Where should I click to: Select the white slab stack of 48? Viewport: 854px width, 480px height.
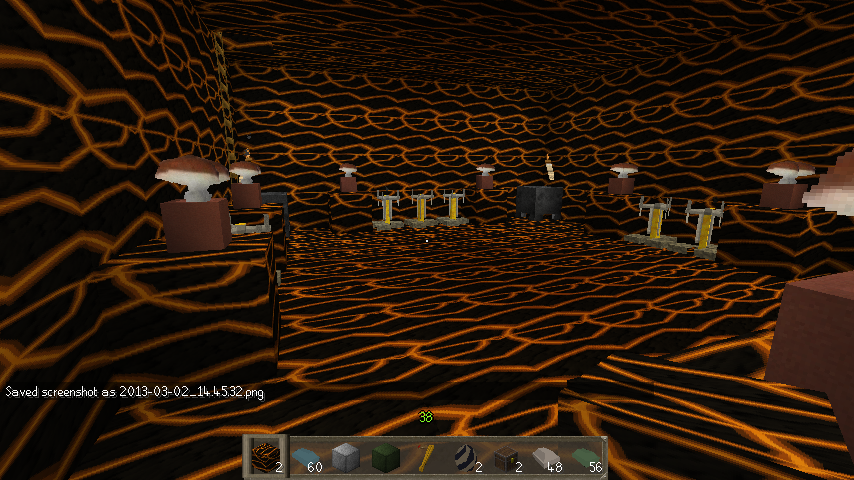point(546,458)
